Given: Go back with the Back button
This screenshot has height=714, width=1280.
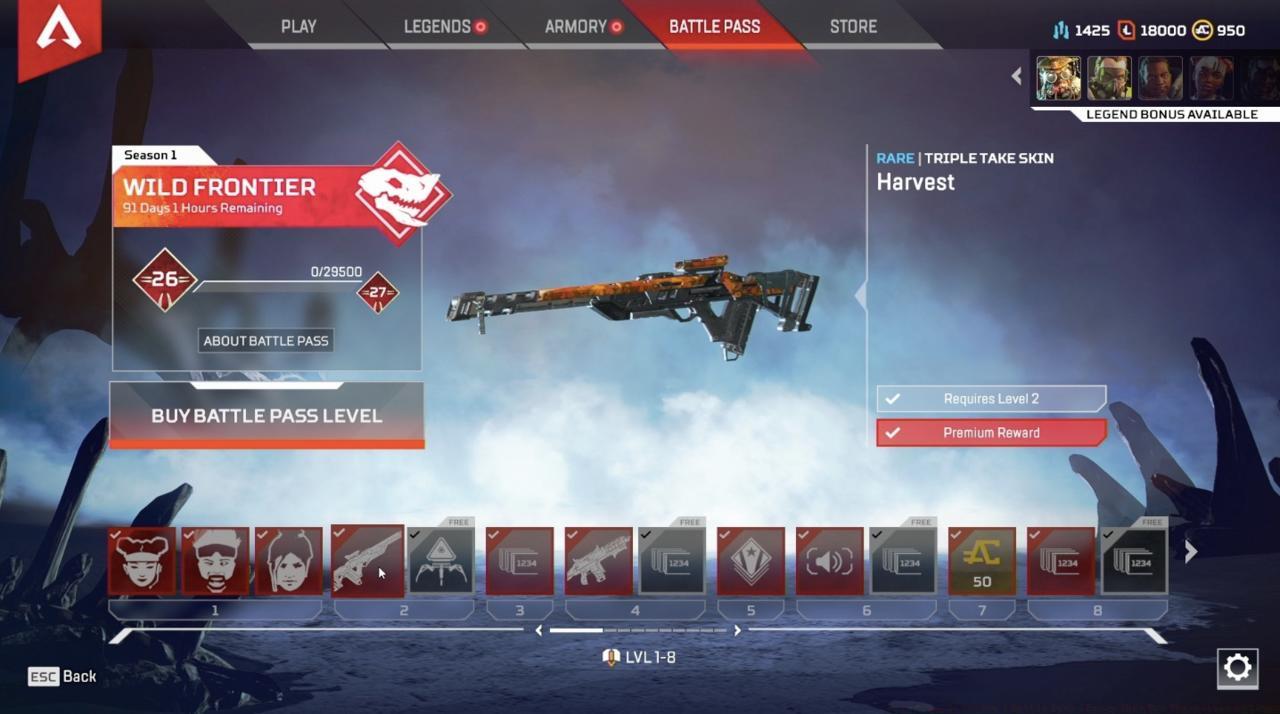Looking at the screenshot, I should click(63, 677).
